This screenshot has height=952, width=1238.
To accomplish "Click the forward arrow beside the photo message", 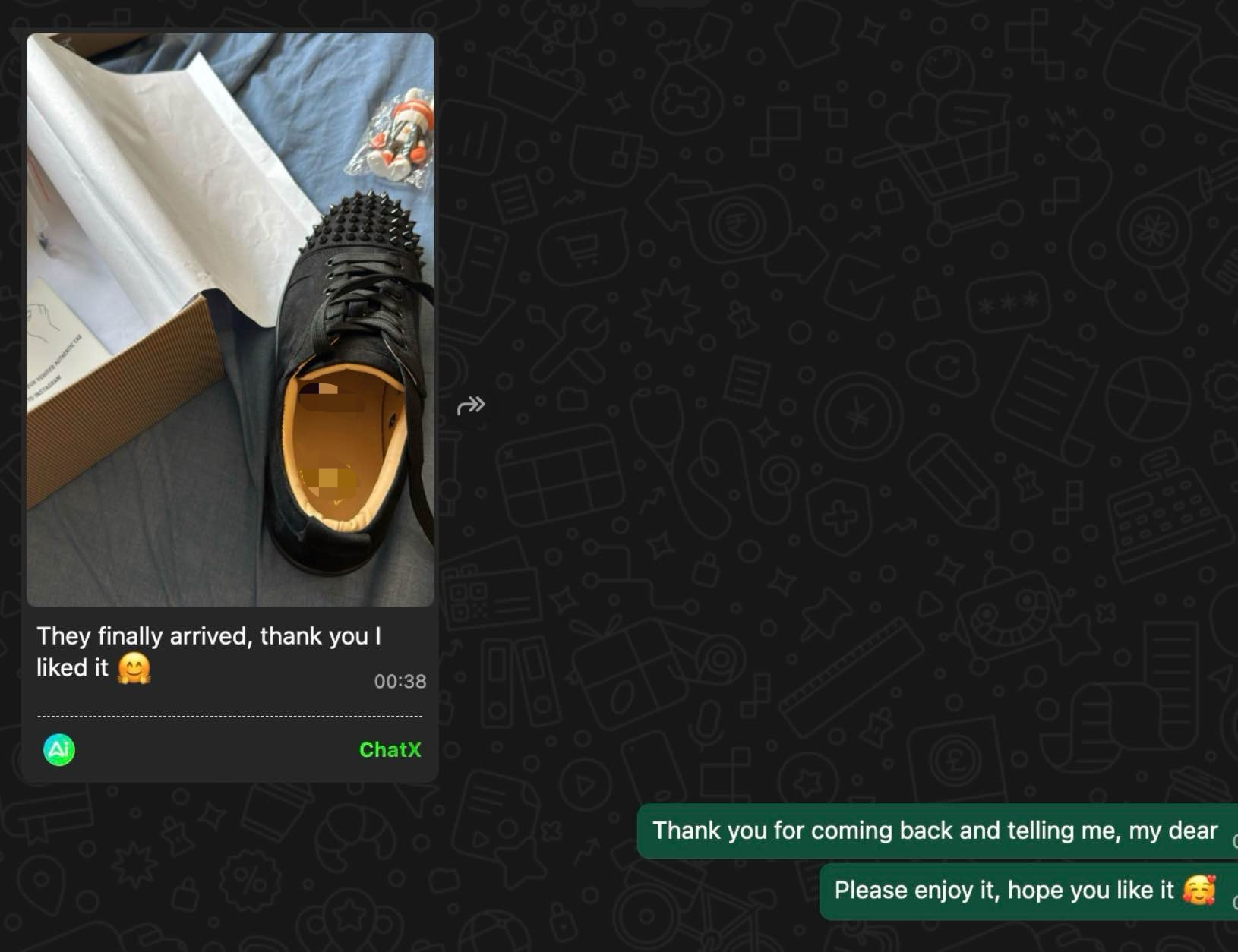I will 472,405.
